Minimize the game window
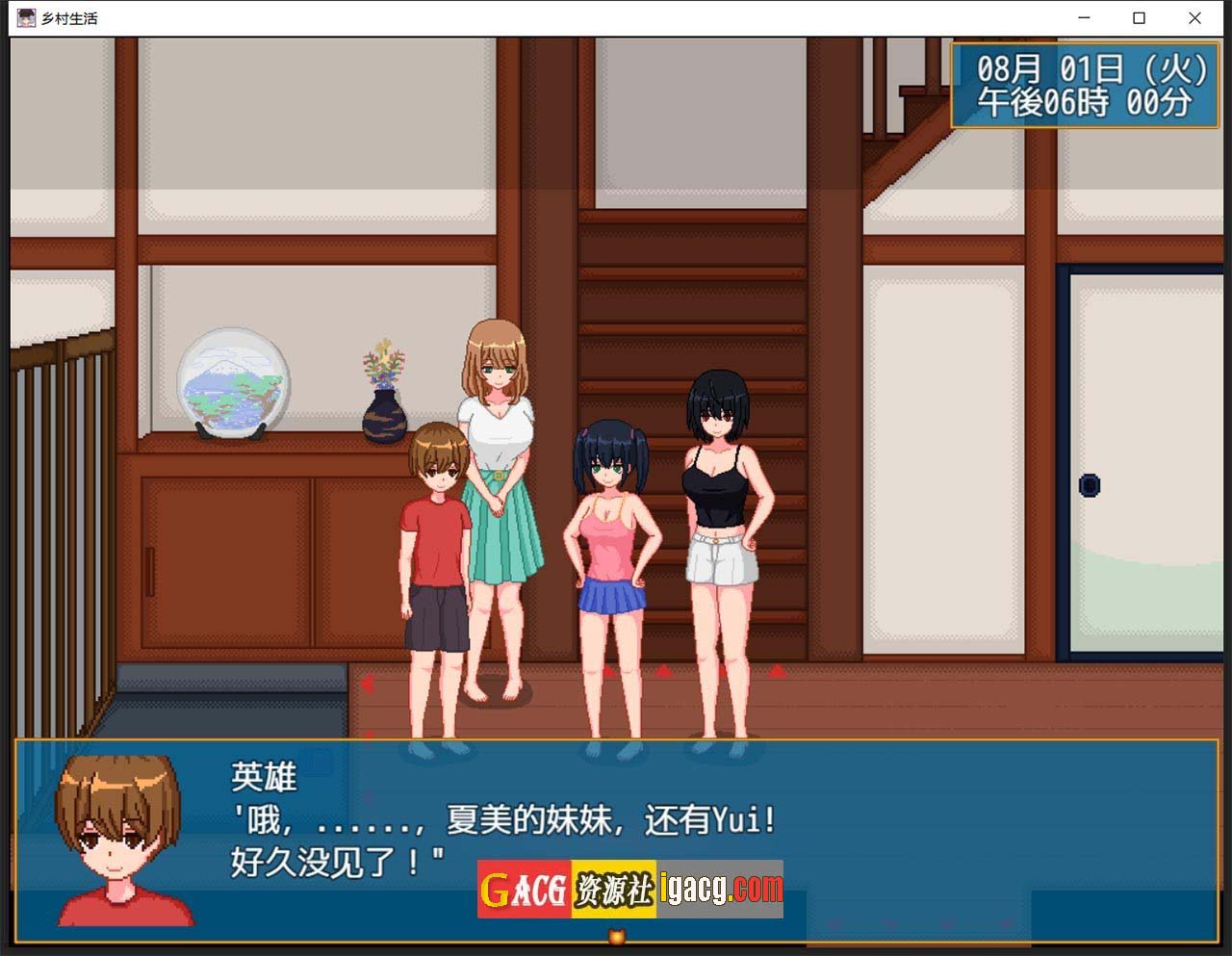The width and height of the screenshot is (1232, 956). [1085, 18]
